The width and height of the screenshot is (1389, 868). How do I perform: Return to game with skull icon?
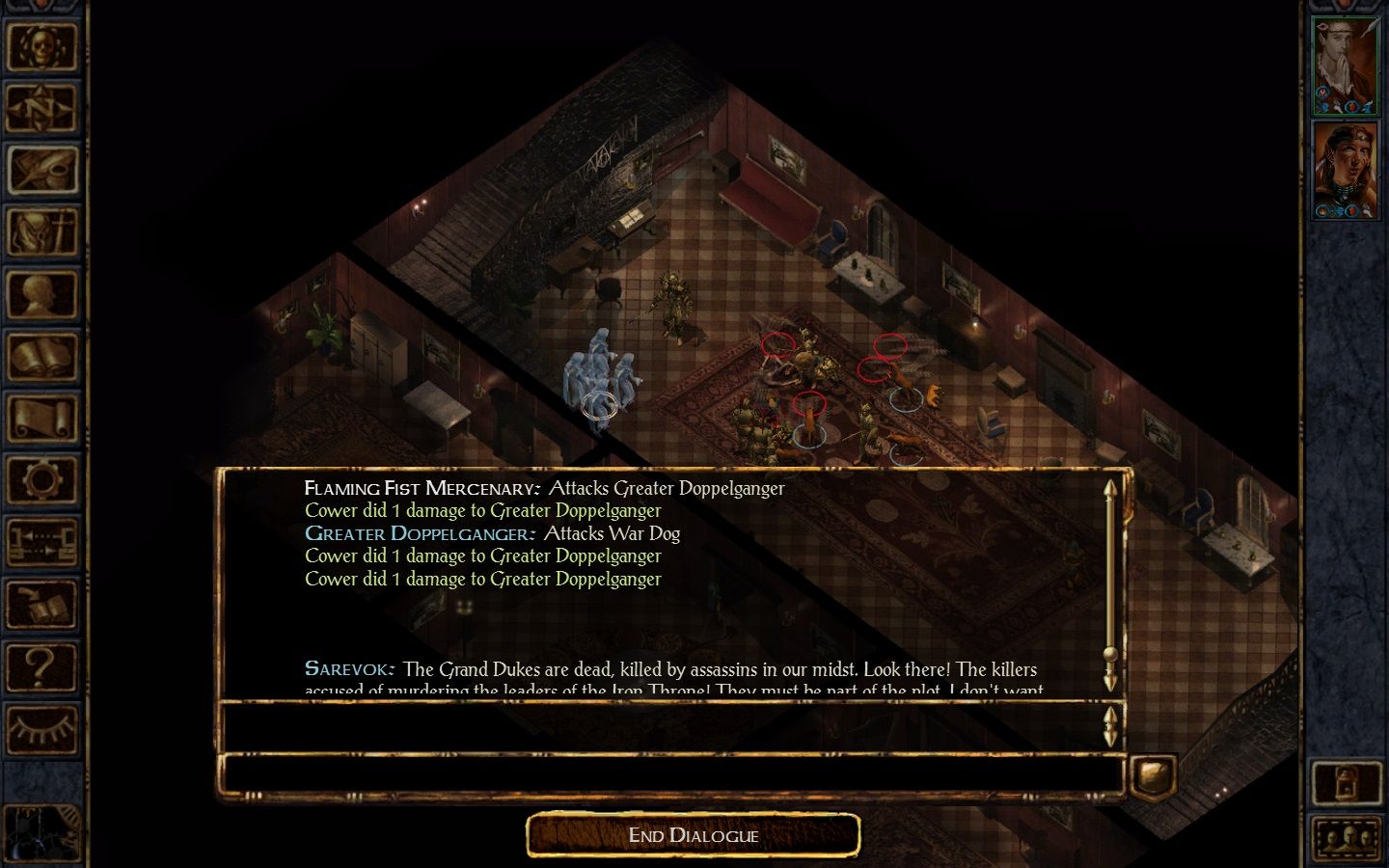point(41,45)
